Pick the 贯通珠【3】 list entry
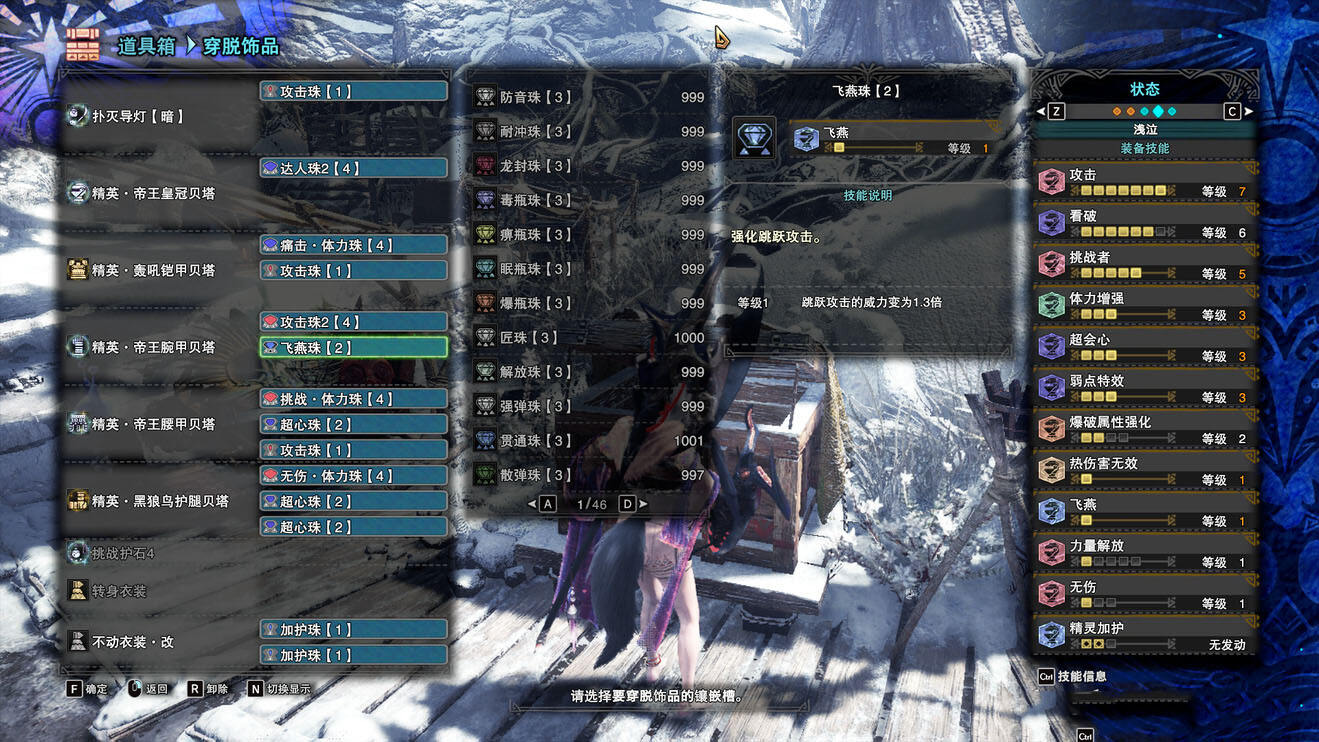This screenshot has width=1319, height=742. tap(589, 441)
